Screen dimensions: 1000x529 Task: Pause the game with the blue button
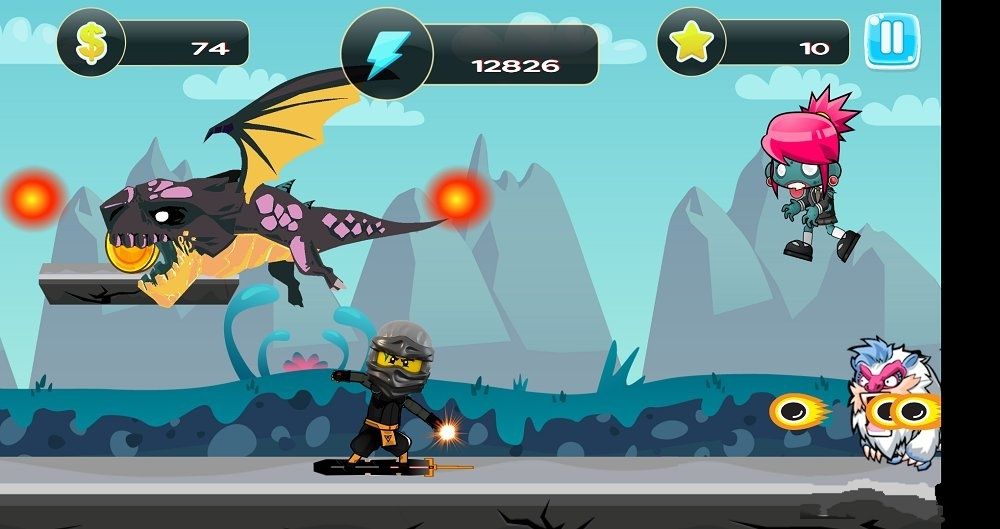pos(891,41)
